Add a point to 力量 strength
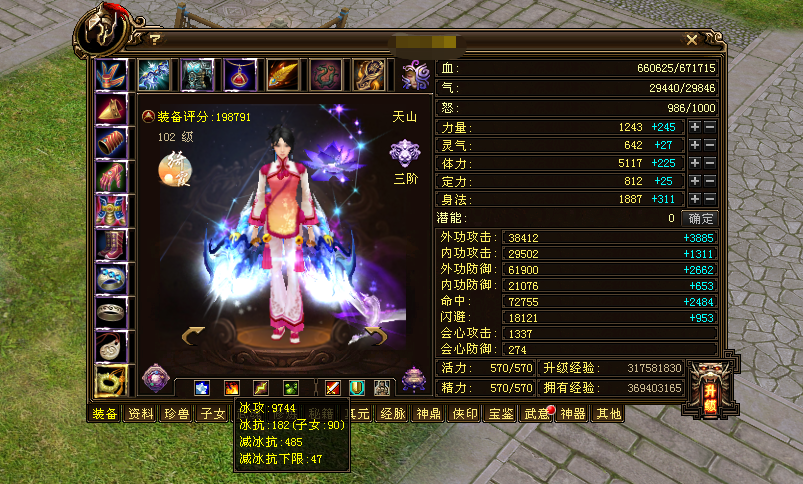This screenshot has height=484, width=803. [695, 128]
